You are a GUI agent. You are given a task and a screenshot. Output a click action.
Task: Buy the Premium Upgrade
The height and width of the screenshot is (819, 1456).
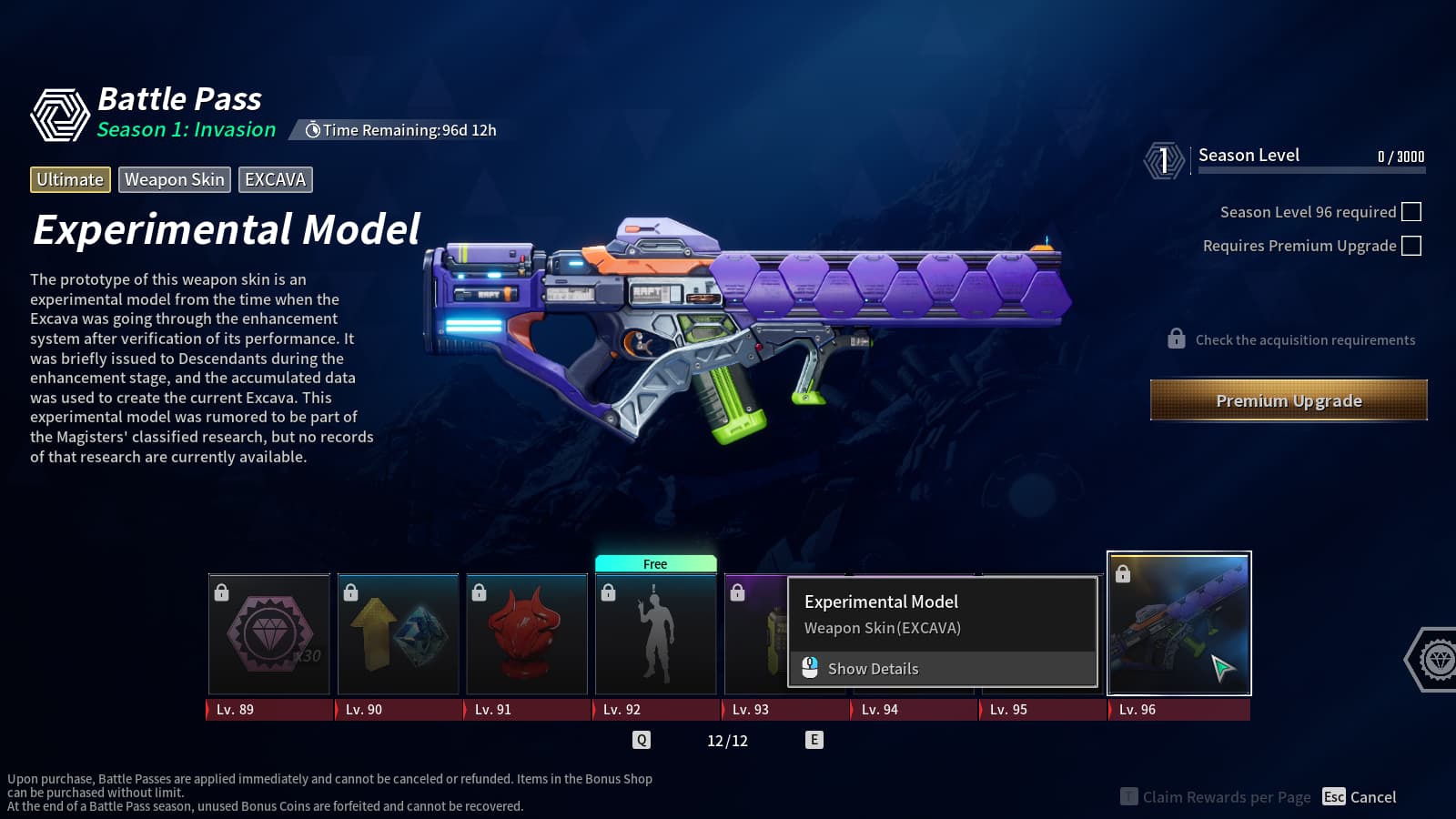(x=1289, y=400)
